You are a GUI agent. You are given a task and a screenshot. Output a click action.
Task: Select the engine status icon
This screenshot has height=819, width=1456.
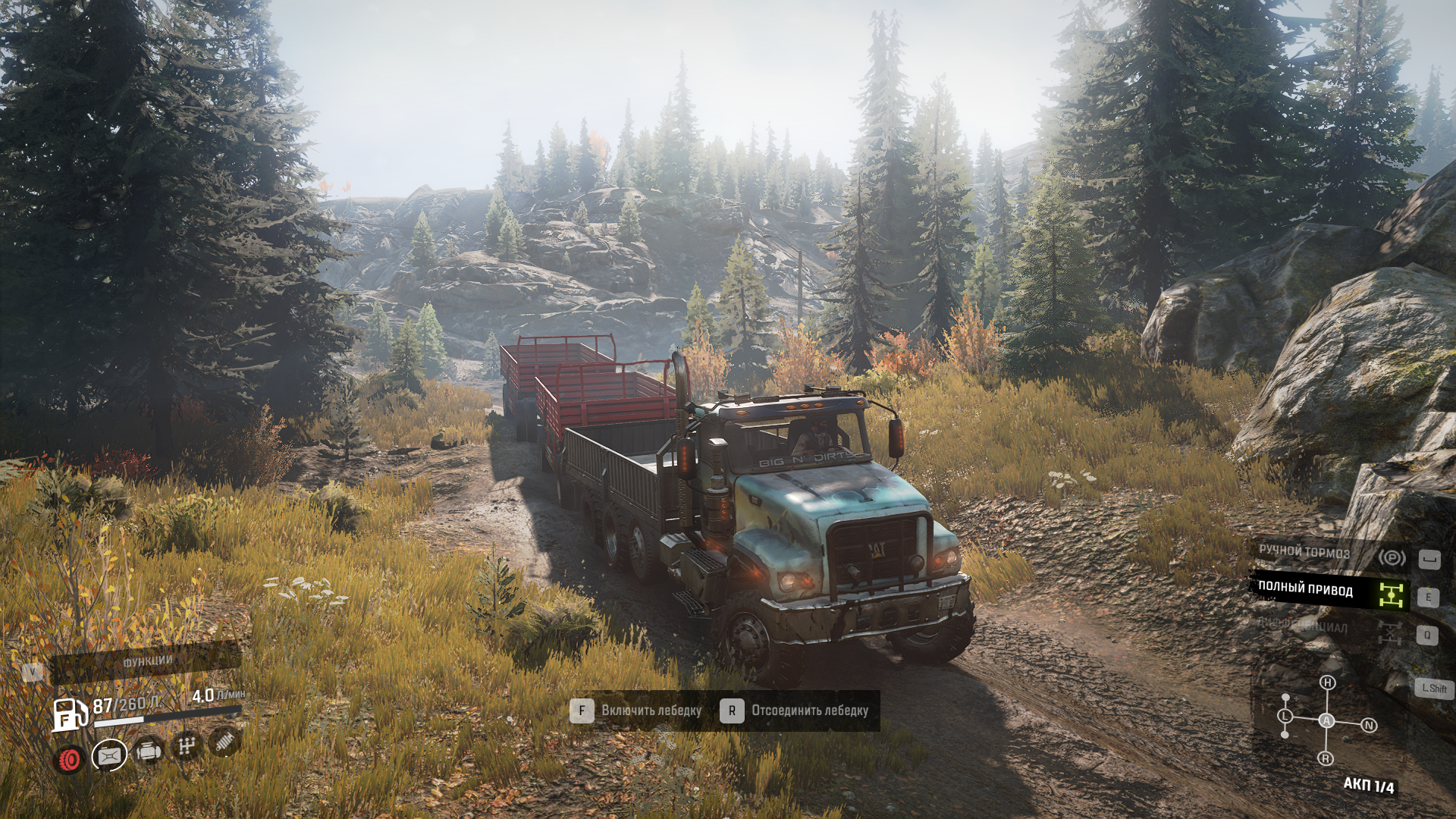click(149, 751)
